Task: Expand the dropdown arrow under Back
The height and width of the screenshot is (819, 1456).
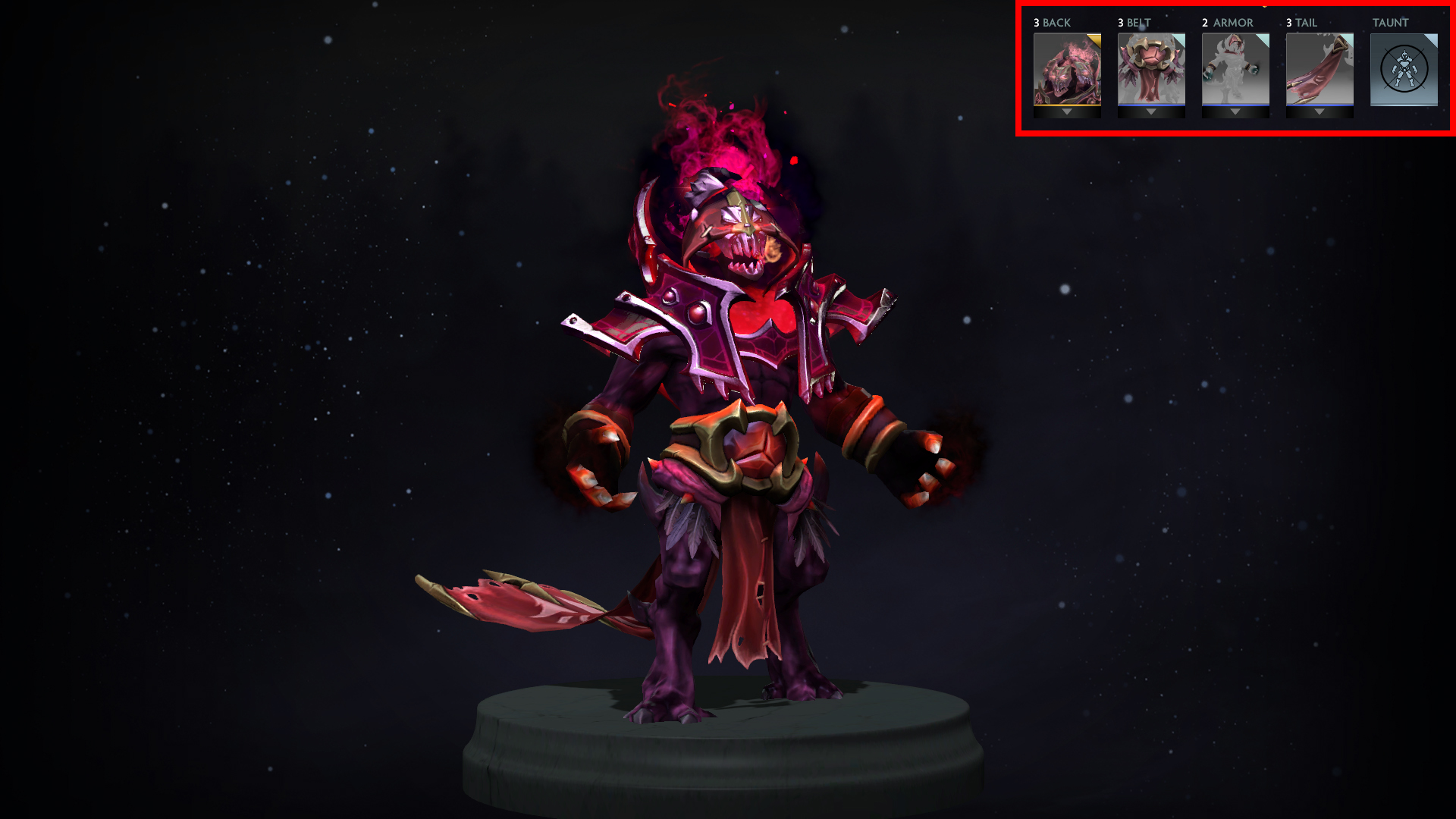Action: click(x=1067, y=112)
